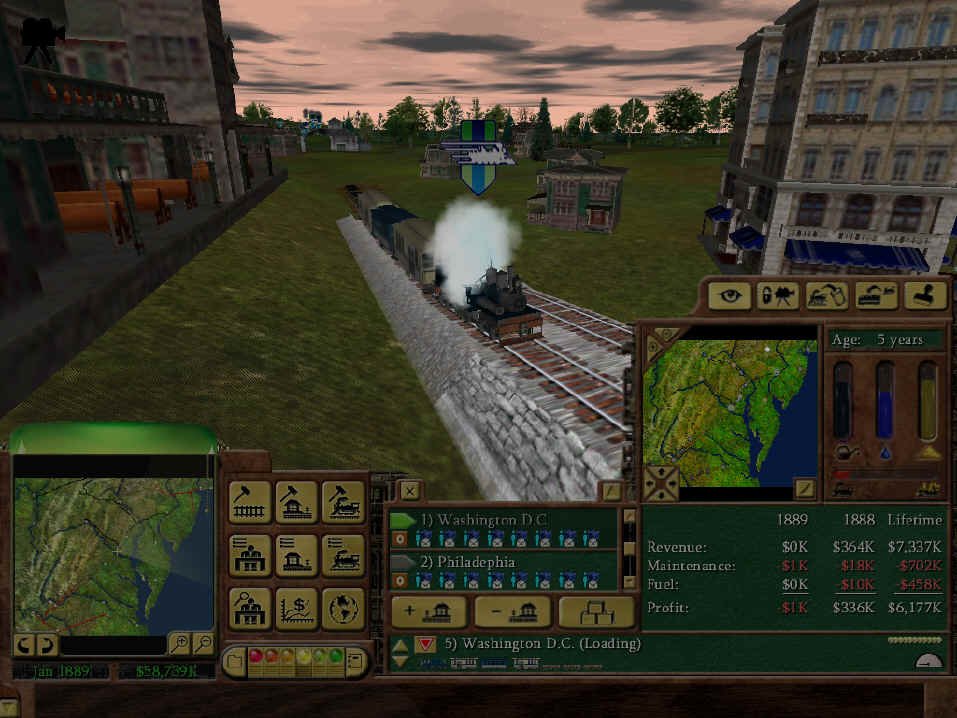Close the train detail panel

(x=410, y=490)
